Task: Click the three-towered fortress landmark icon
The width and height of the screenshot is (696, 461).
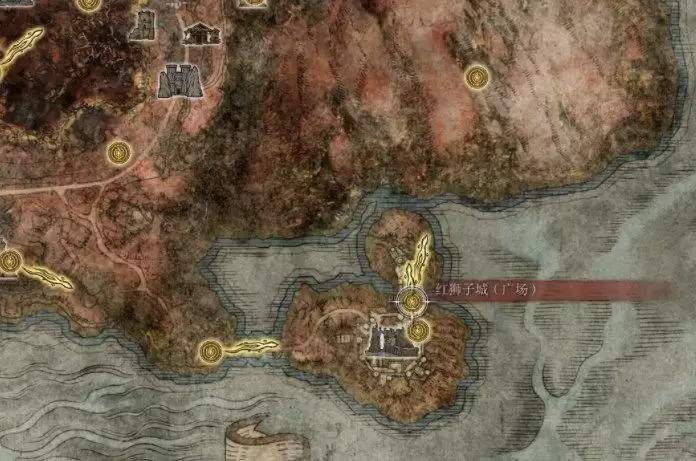Action: (x=181, y=79)
